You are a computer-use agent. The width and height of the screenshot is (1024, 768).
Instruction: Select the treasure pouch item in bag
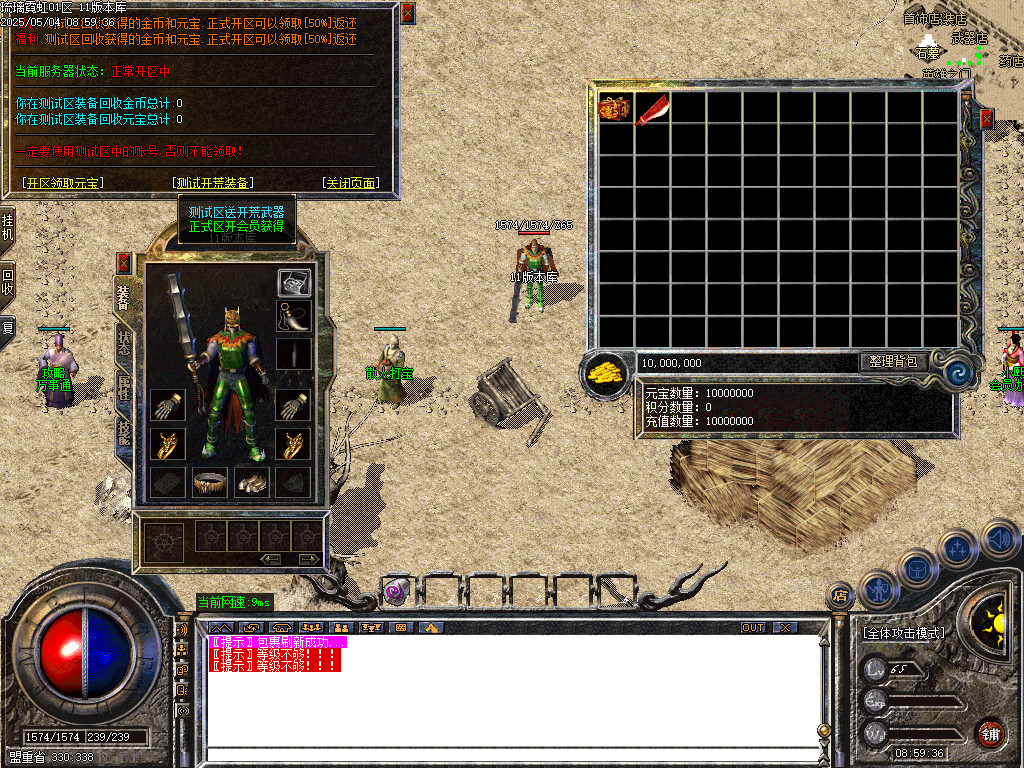(615, 108)
